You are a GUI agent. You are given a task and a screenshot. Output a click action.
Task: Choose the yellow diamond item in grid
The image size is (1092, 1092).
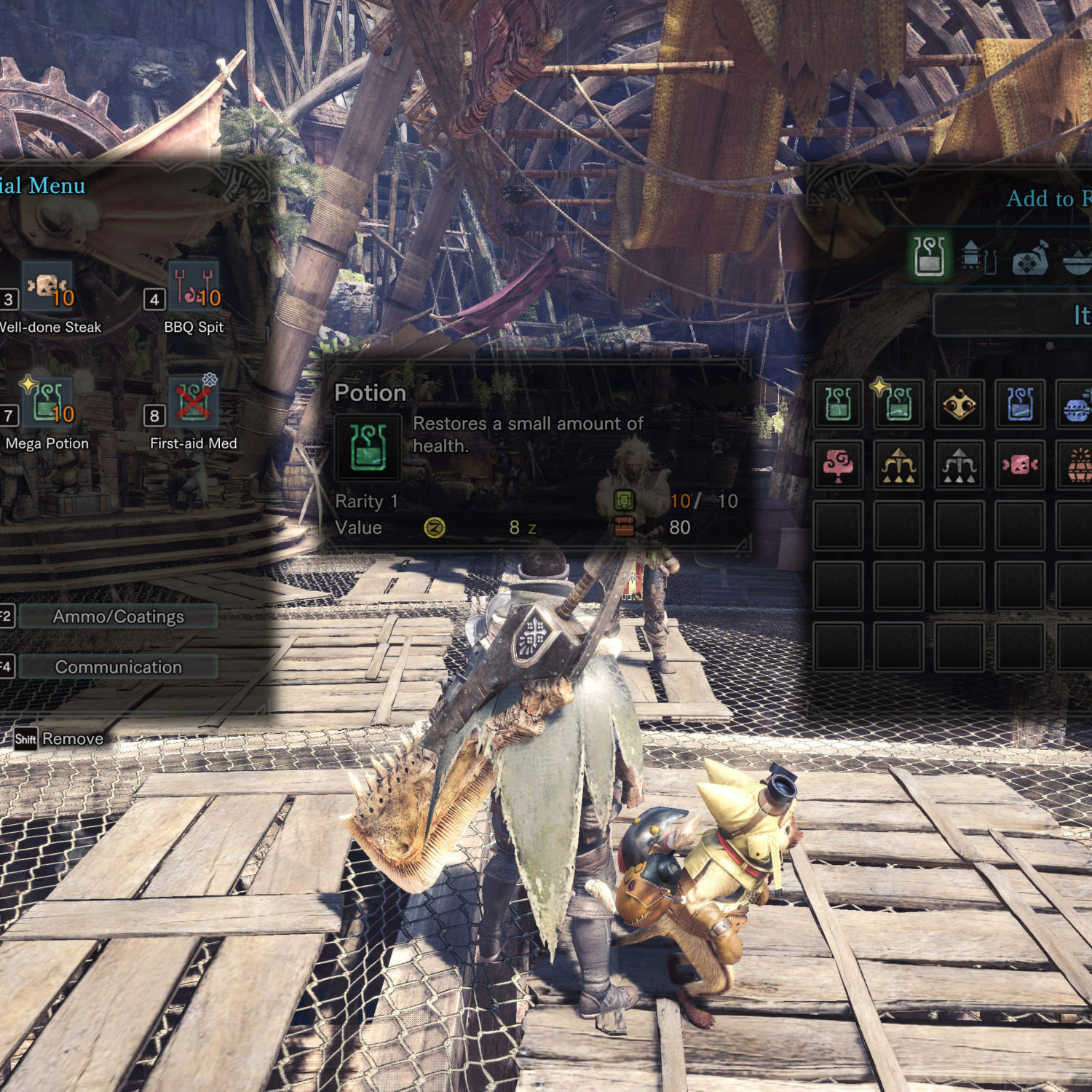[x=959, y=404]
